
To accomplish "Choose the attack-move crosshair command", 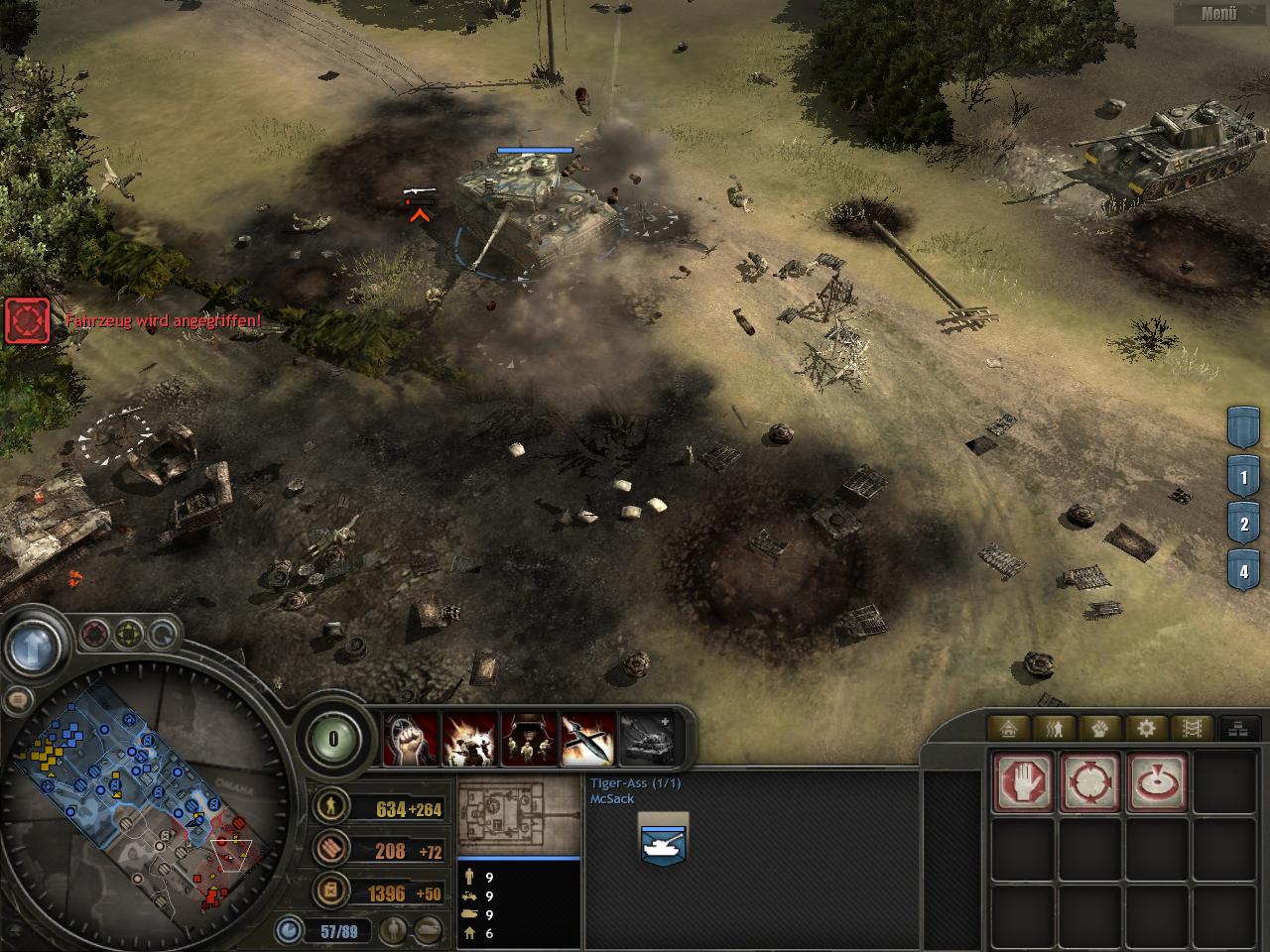I will coord(1090,781).
